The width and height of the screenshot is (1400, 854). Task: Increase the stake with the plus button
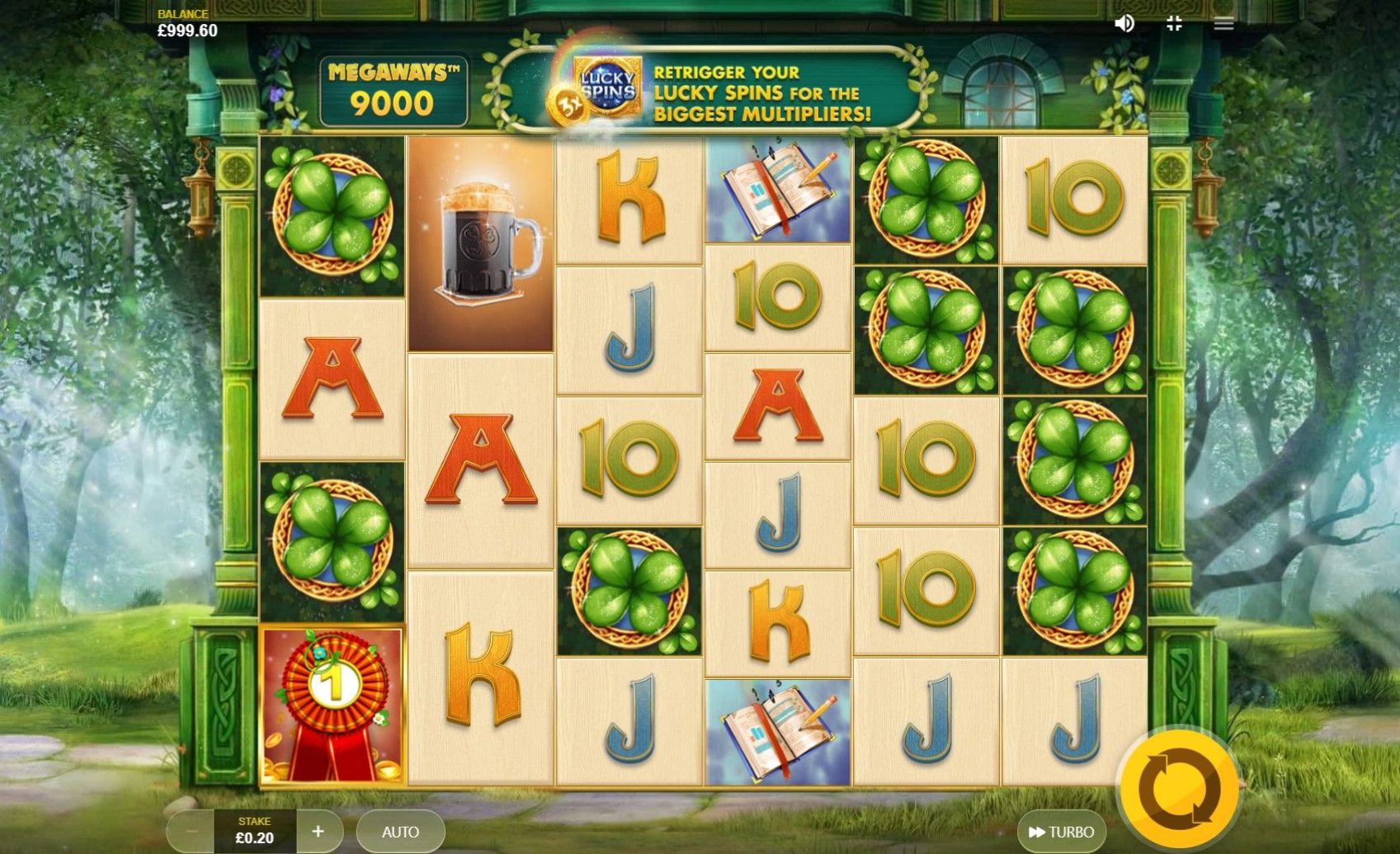[x=318, y=832]
